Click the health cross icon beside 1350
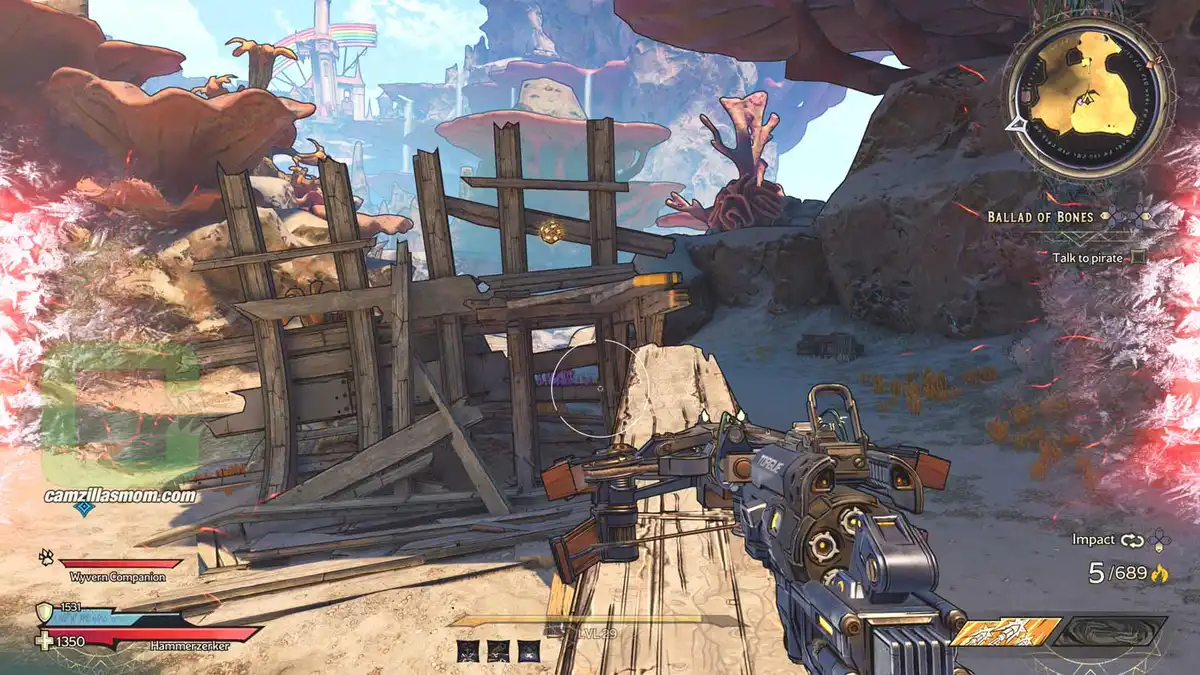 pos(44,641)
